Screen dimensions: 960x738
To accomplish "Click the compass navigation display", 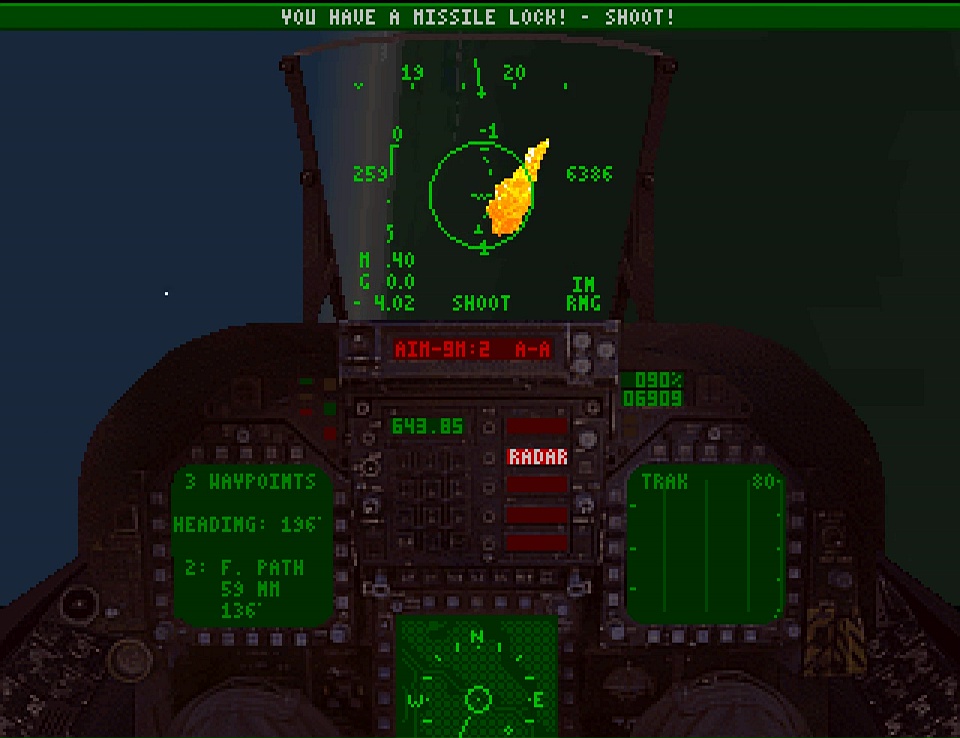I will pyautogui.click(x=477, y=677).
